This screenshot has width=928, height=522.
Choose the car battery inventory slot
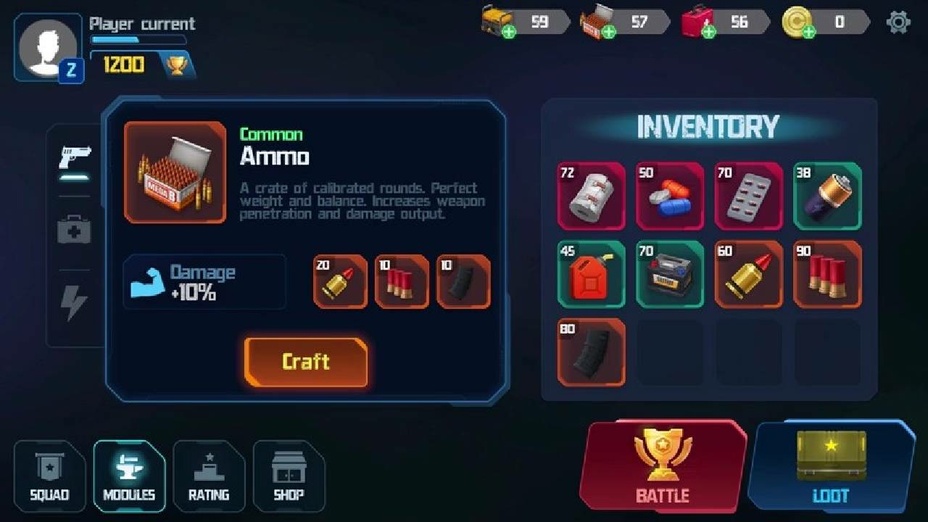670,274
